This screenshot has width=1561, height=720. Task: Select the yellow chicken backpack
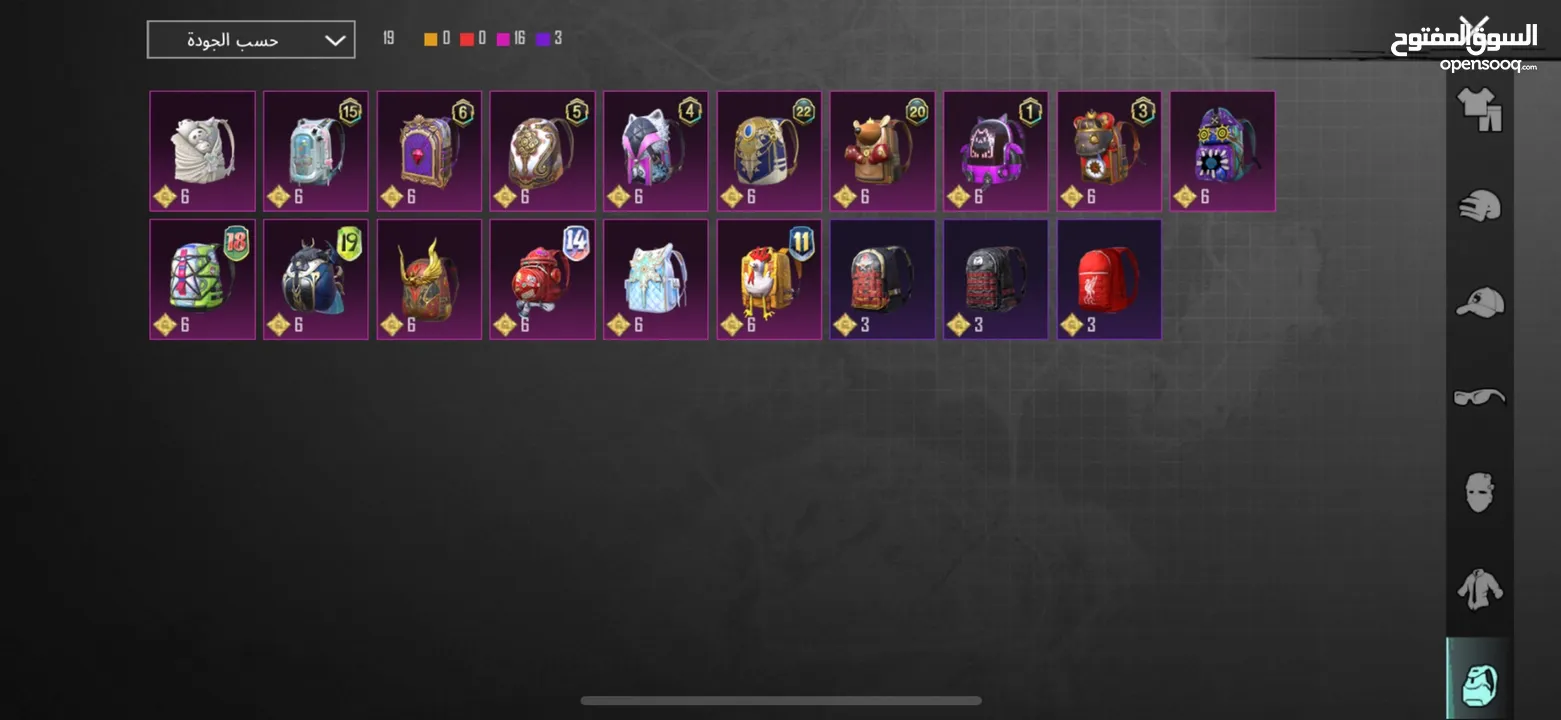point(769,280)
